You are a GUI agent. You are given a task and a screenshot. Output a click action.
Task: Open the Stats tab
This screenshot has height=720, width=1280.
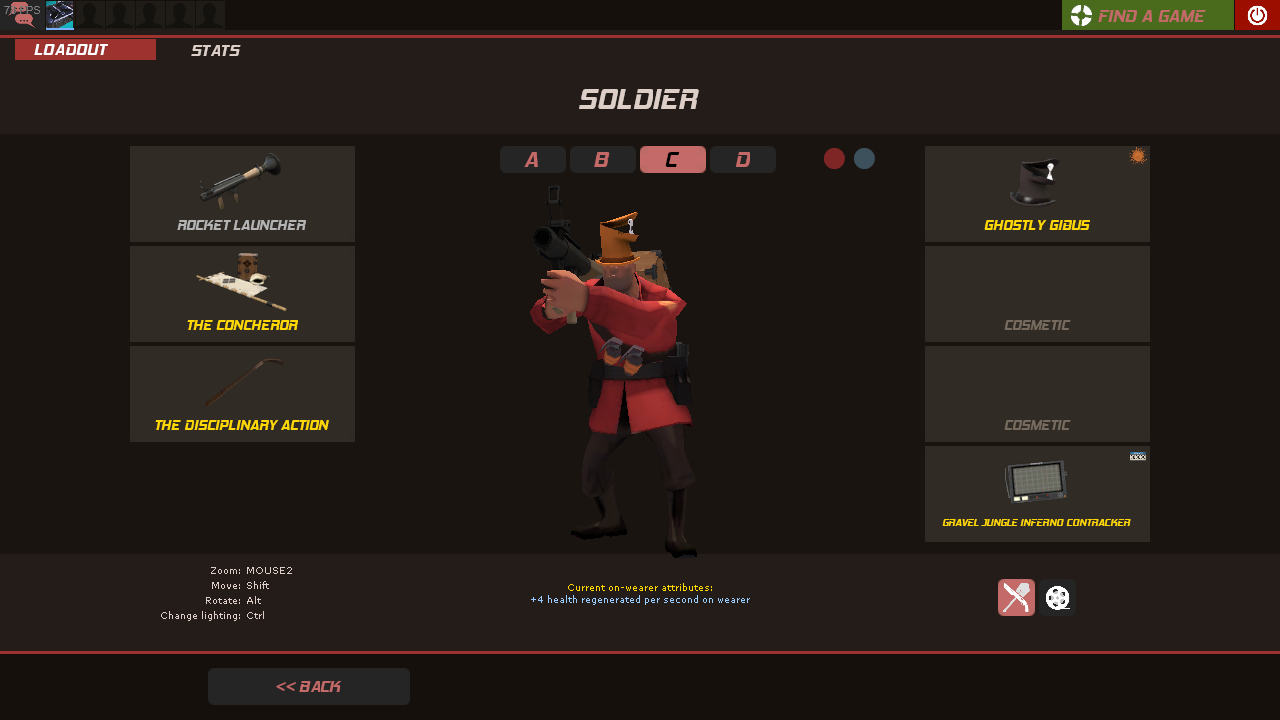215,50
